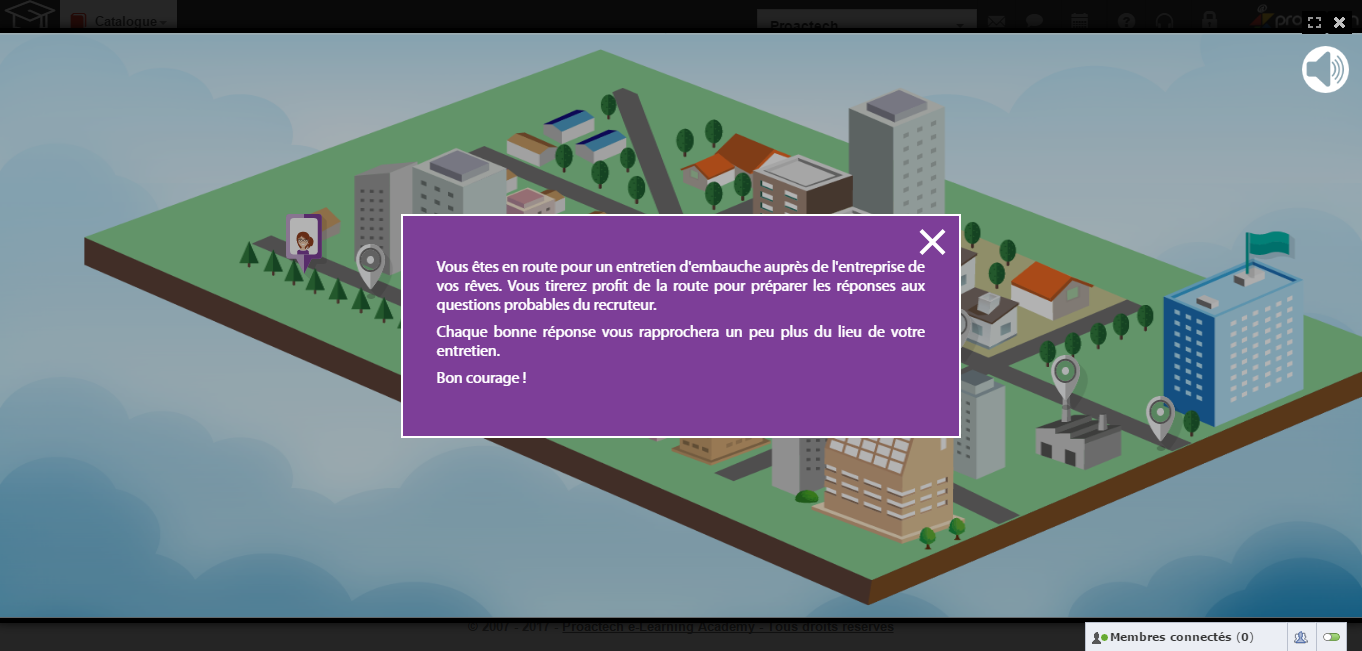1362x651 pixels.
Task: Close the purple intro message popup
Action: pyautogui.click(x=932, y=242)
